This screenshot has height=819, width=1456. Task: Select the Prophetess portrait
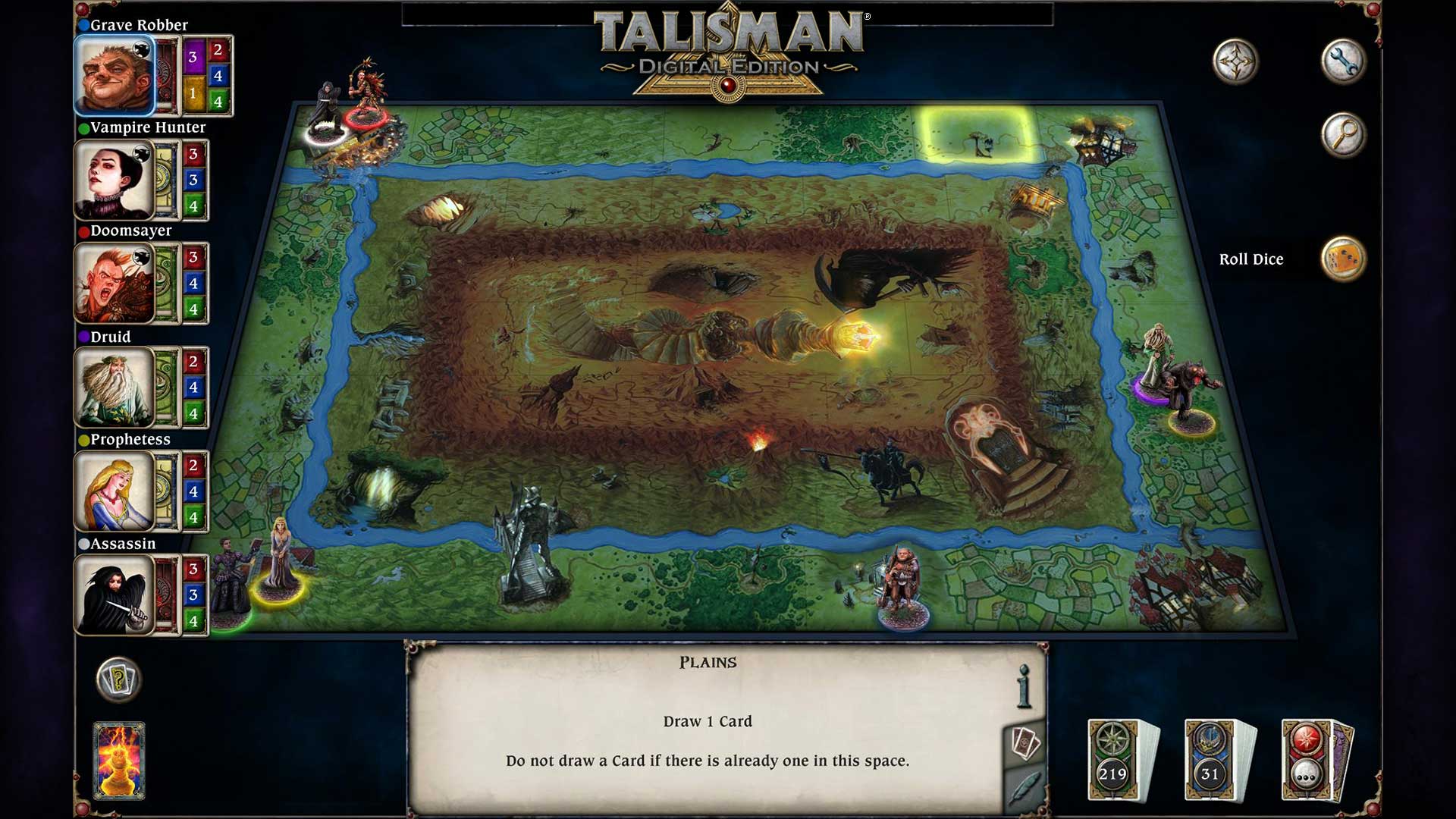pos(114,491)
